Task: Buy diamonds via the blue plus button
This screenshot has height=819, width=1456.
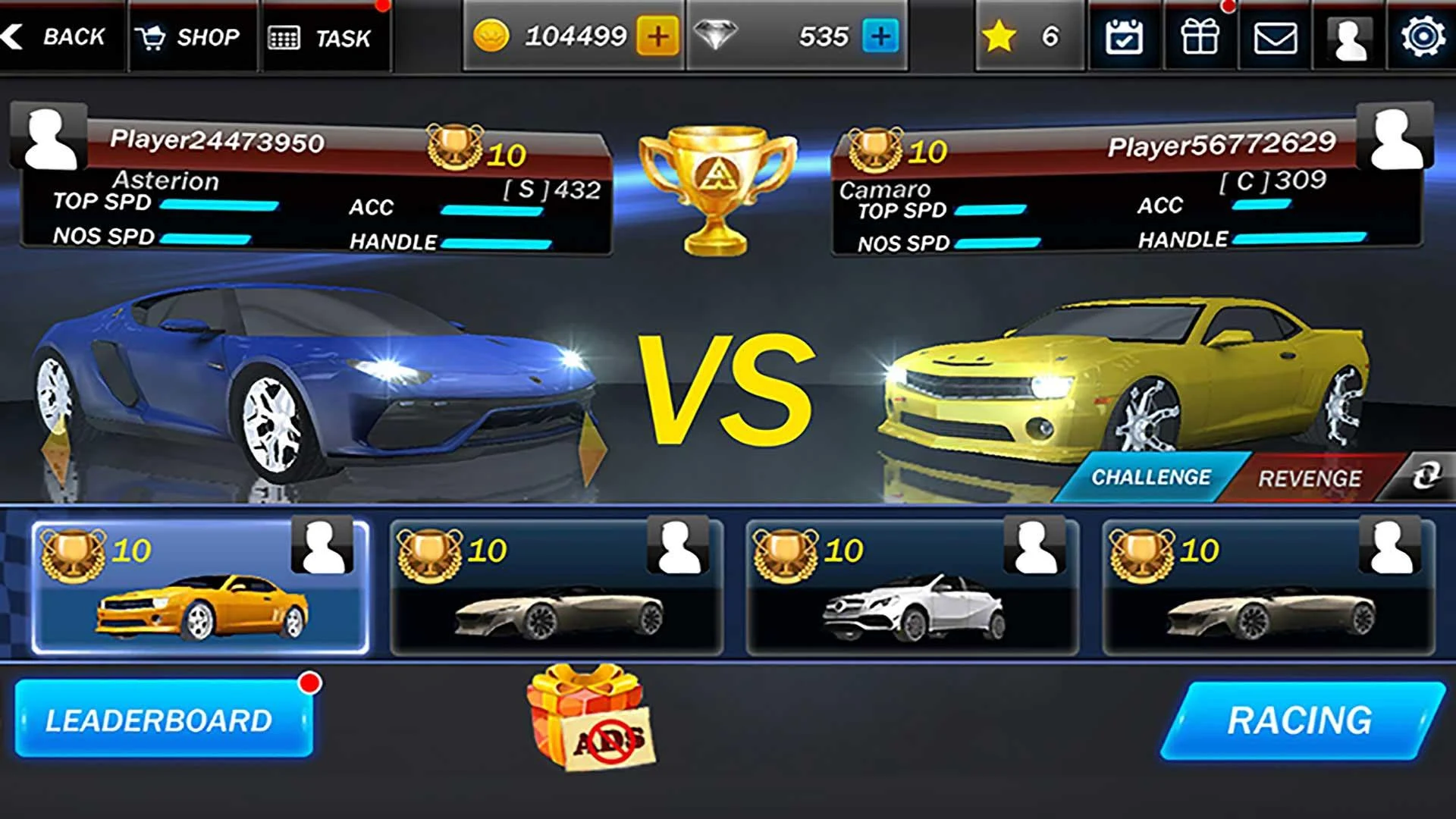Action: 878,35
